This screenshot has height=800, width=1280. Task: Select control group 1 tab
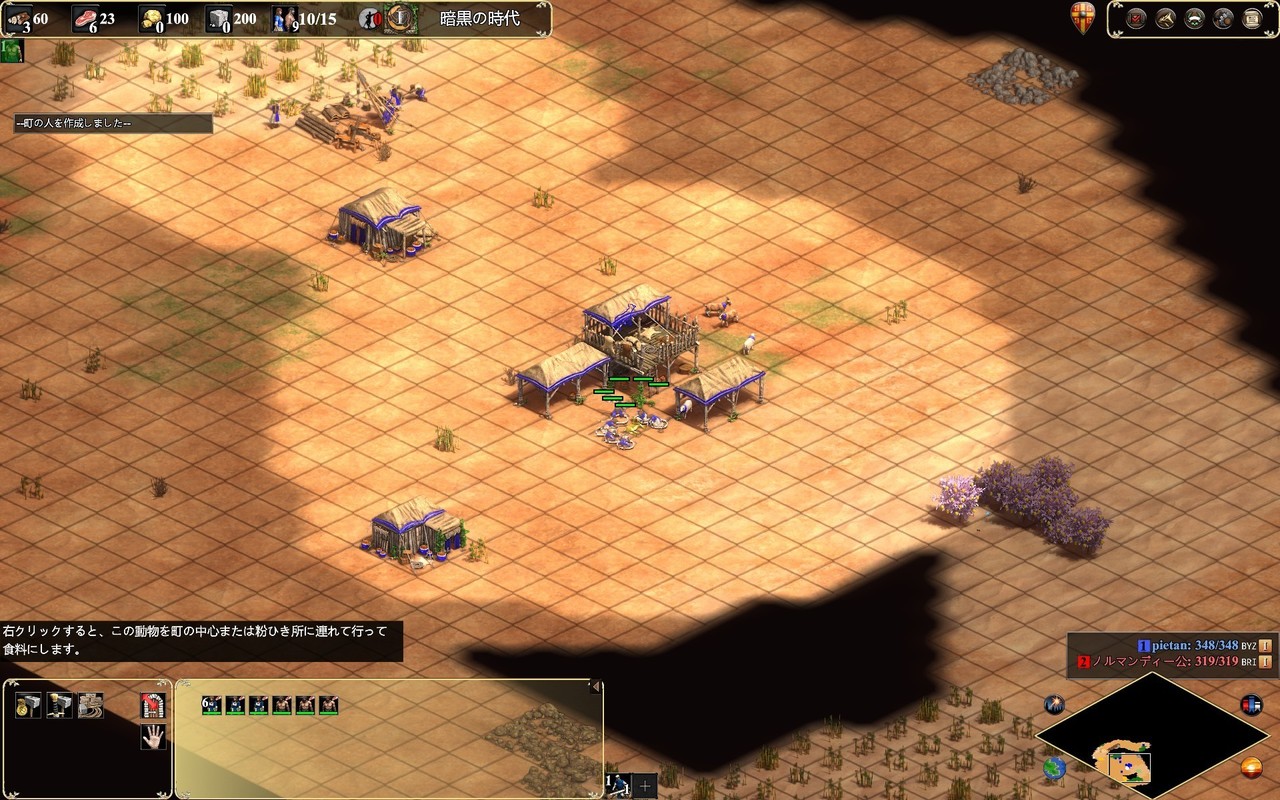(x=619, y=785)
